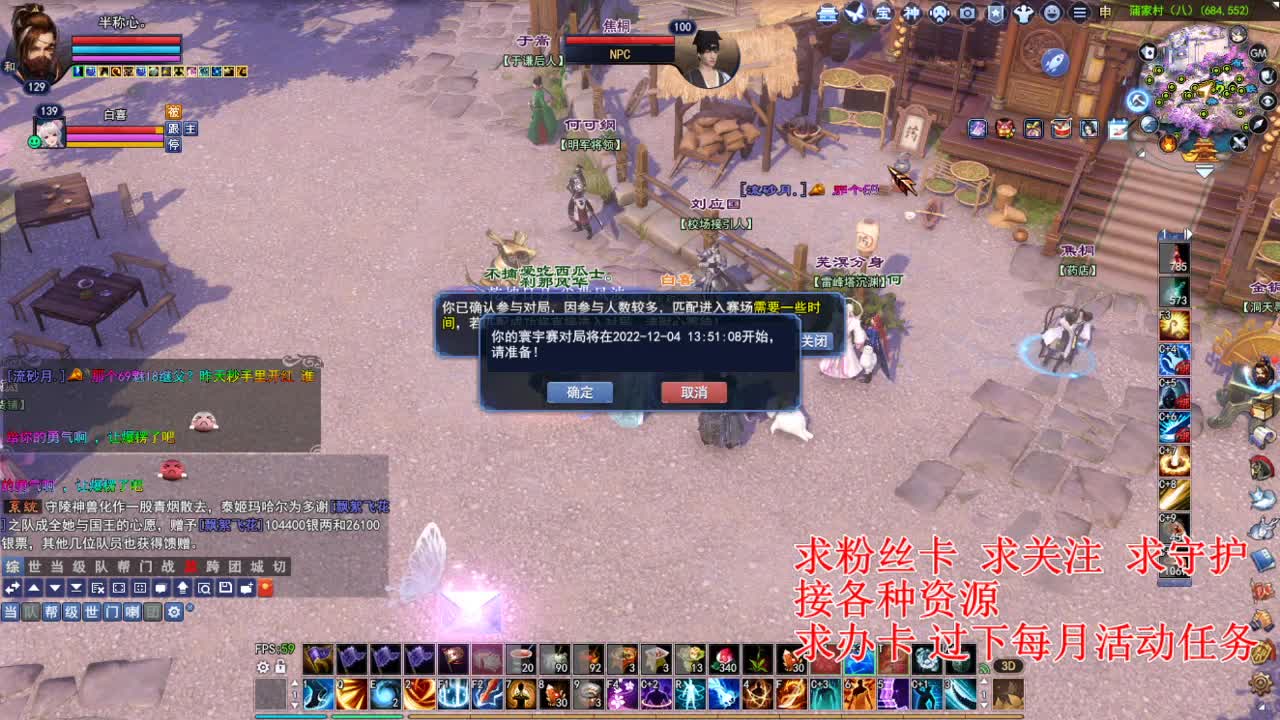This screenshot has height=720, width=1280.
Task: Click the up-arrow to scroll chat history
Action: pyautogui.click(x=35, y=588)
